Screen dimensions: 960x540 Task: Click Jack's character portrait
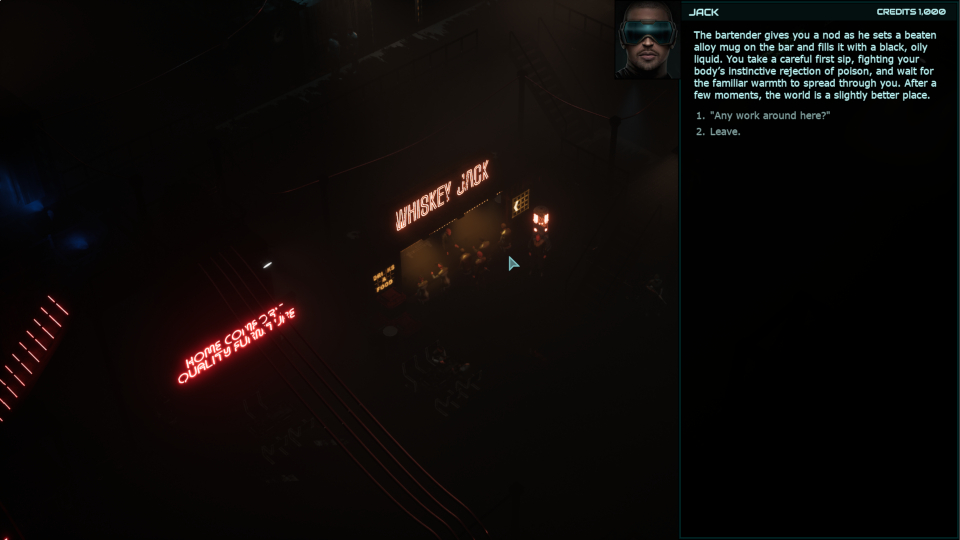click(647, 40)
